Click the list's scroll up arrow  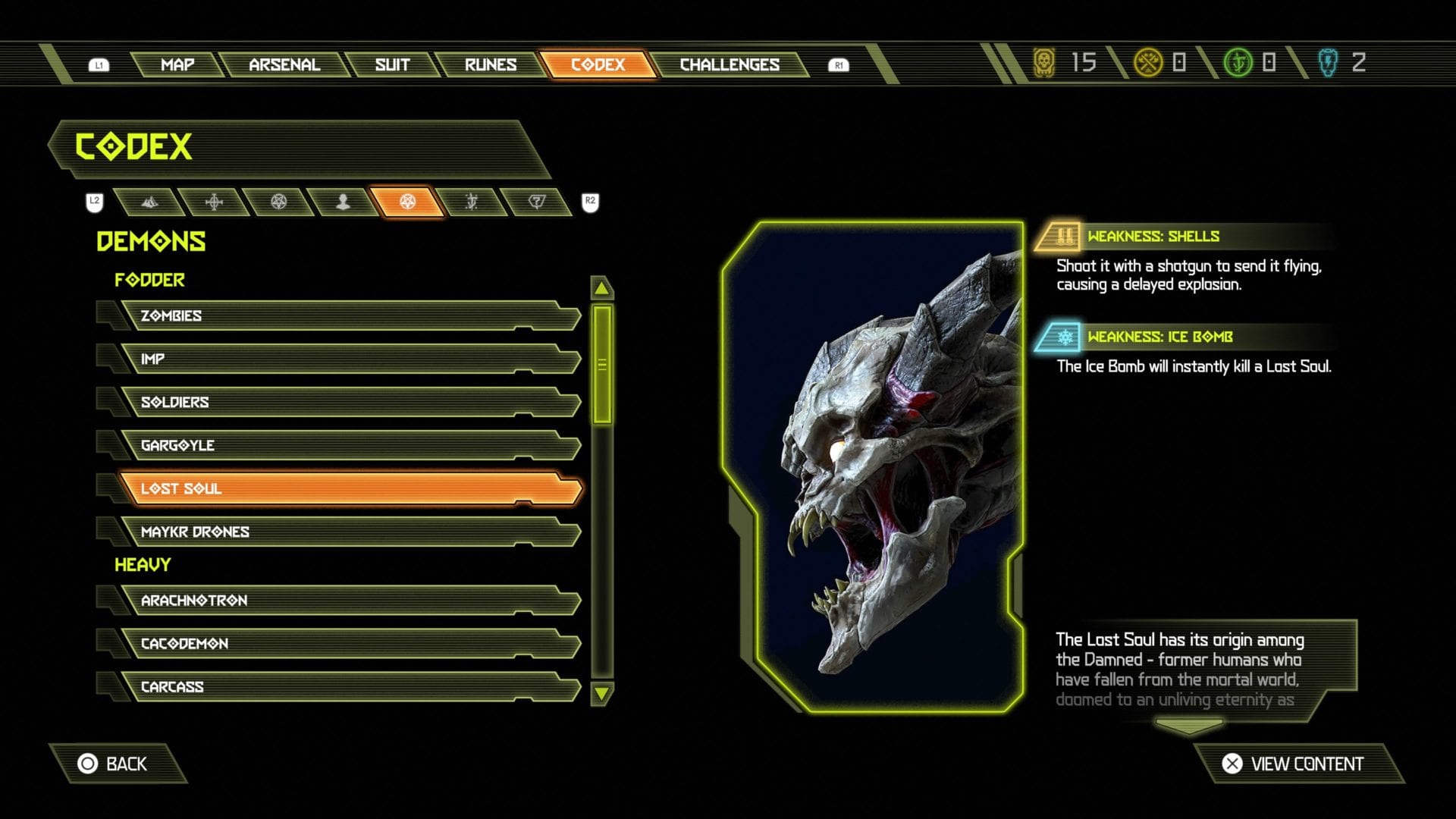click(x=601, y=288)
